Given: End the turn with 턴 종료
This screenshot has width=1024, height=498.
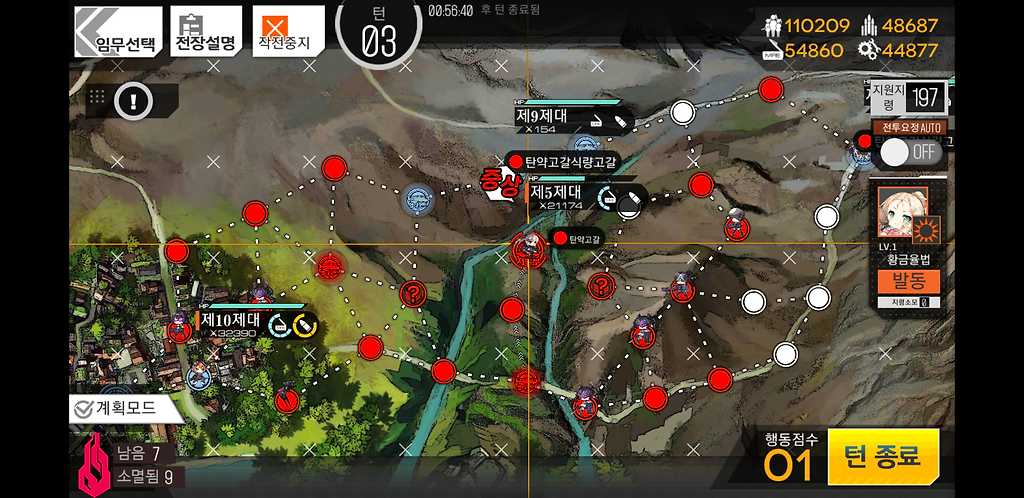Looking at the screenshot, I should [x=882, y=457].
